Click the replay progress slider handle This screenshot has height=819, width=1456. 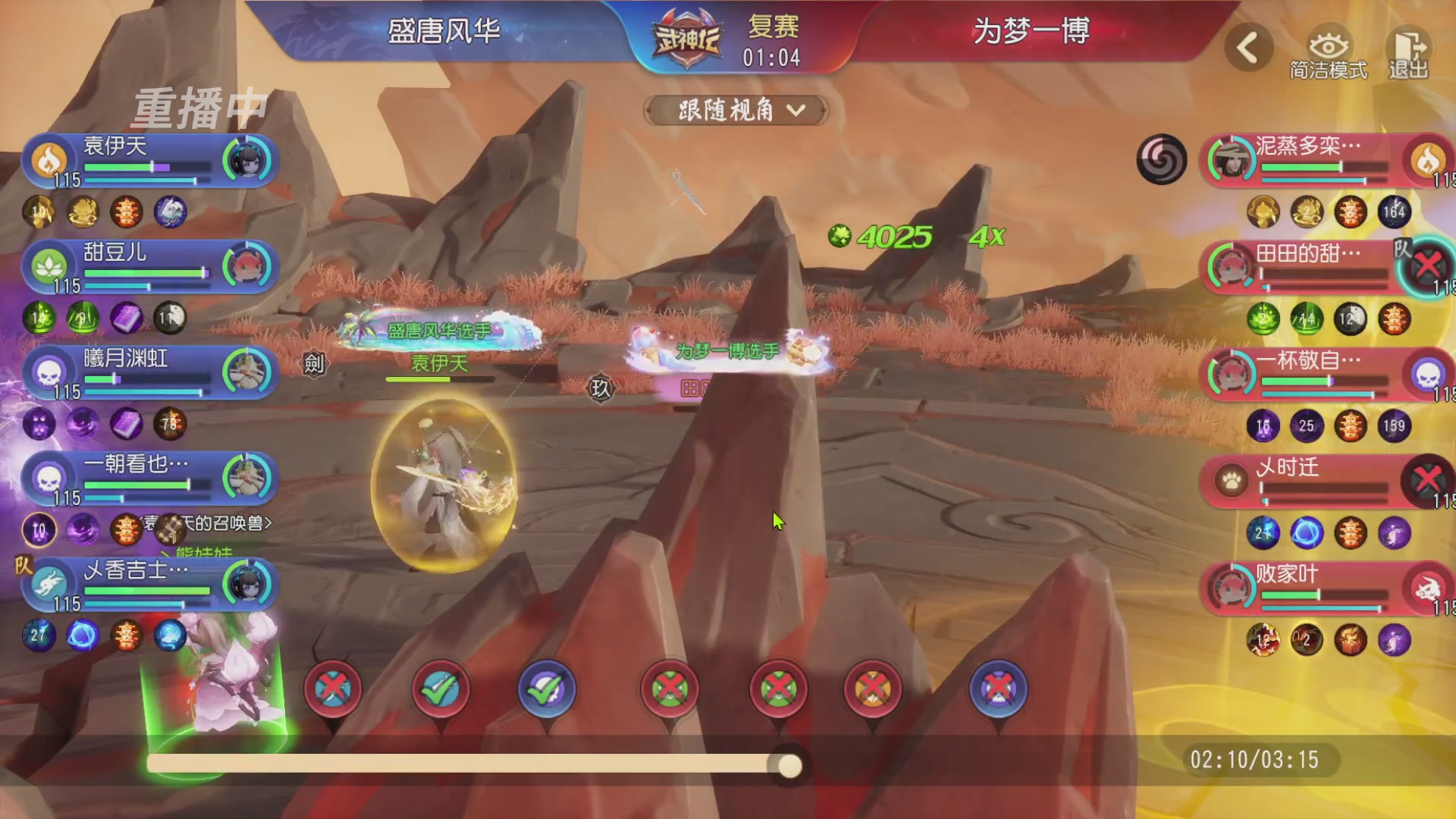790,767
